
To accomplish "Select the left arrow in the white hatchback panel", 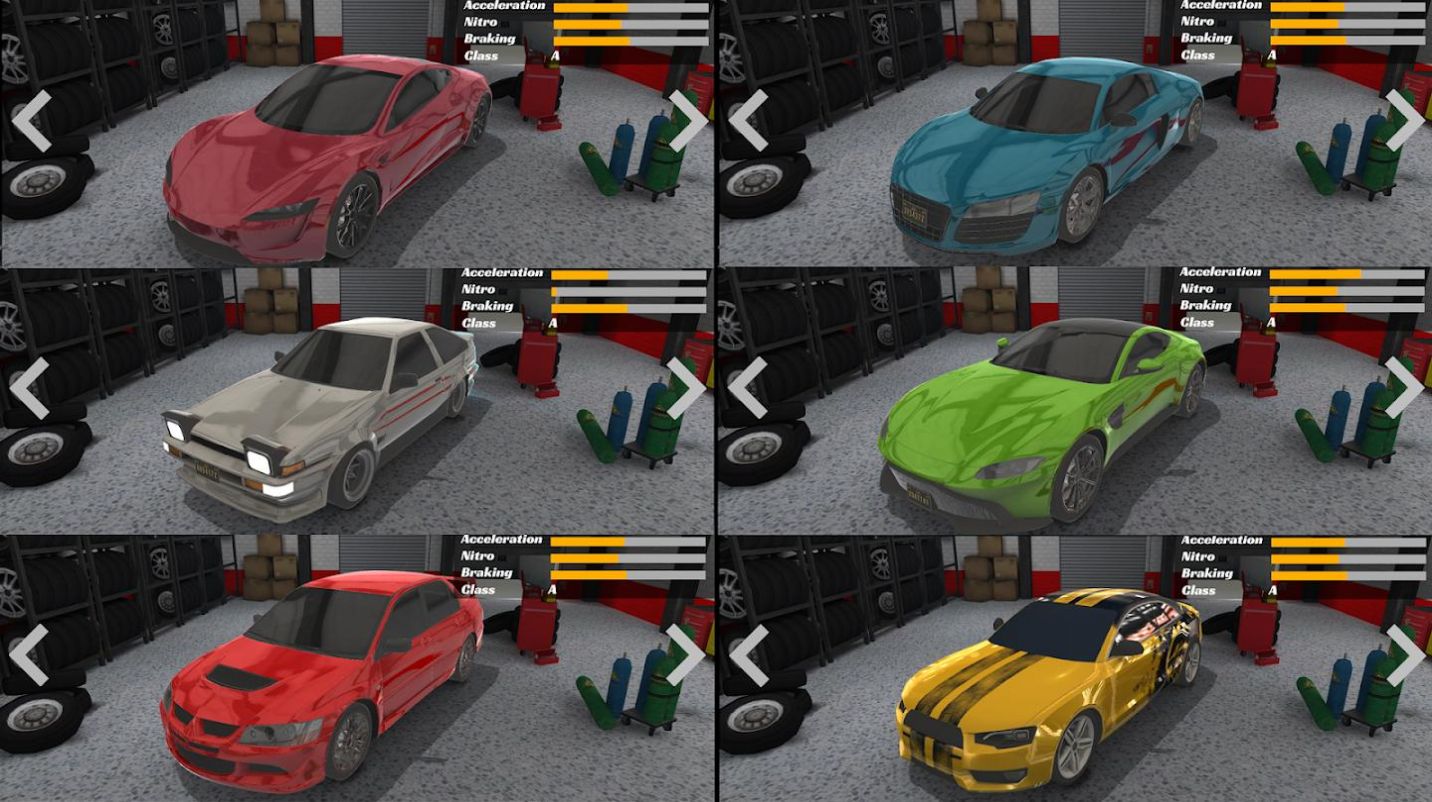I will coord(29,388).
